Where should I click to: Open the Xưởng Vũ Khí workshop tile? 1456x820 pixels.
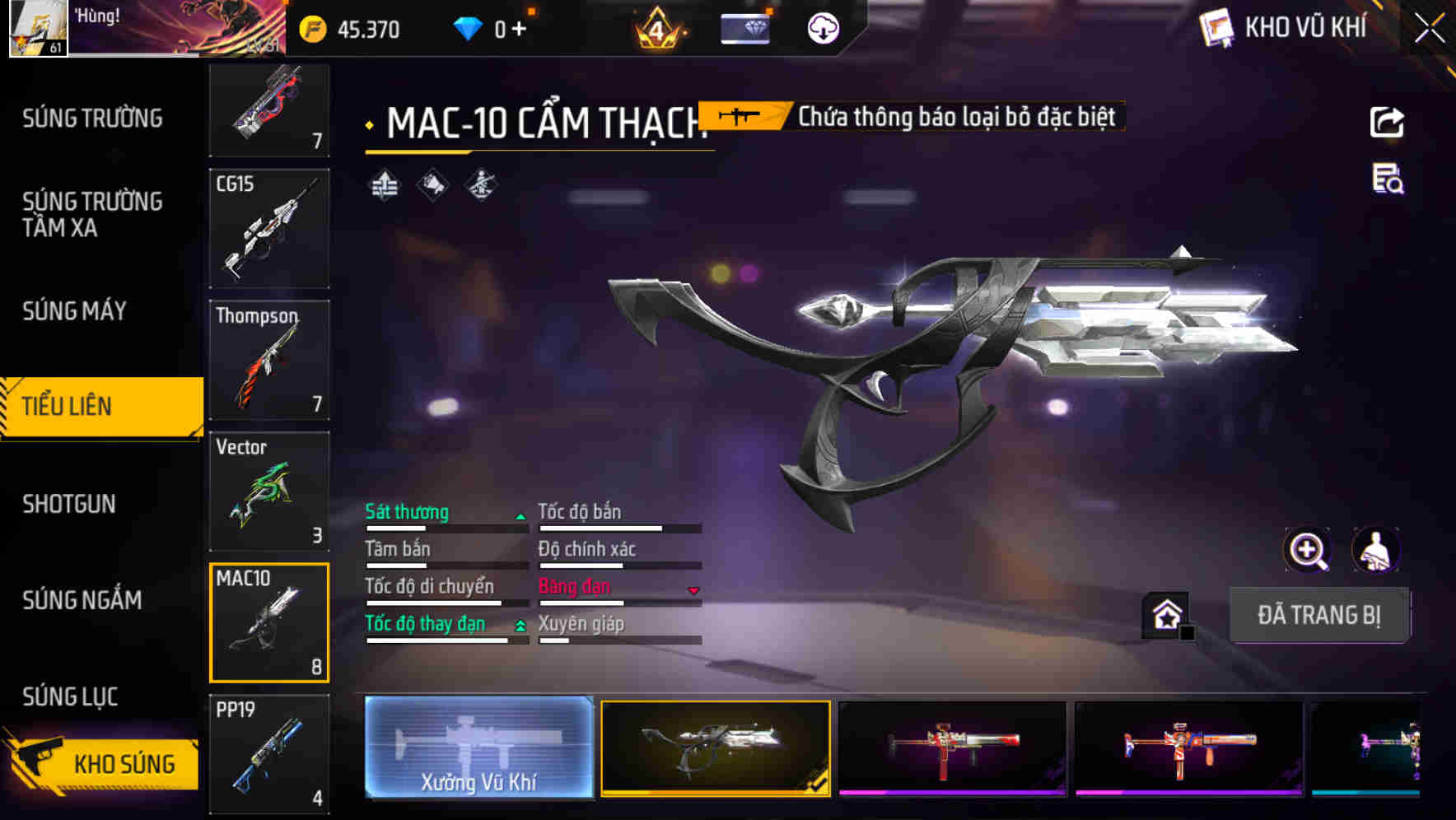(478, 748)
